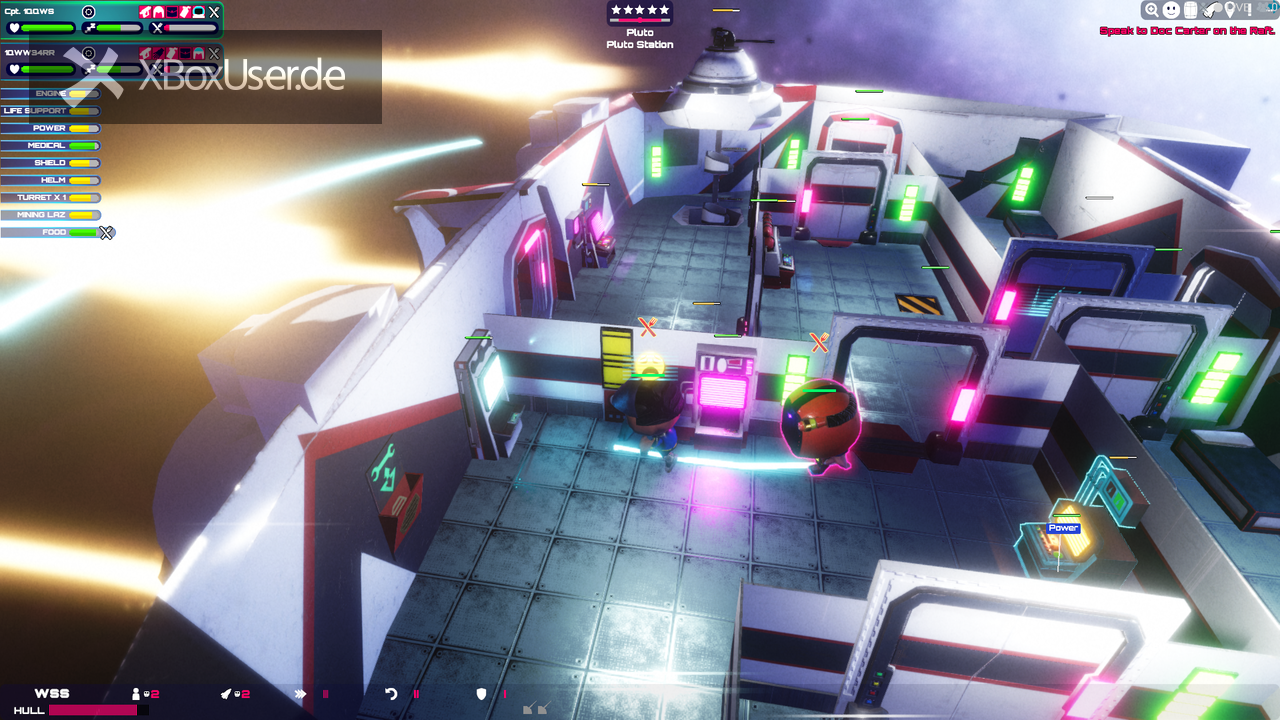Image resolution: width=1280 pixels, height=720 pixels.
Task: Click the blue Power station label
Action: point(1063,528)
